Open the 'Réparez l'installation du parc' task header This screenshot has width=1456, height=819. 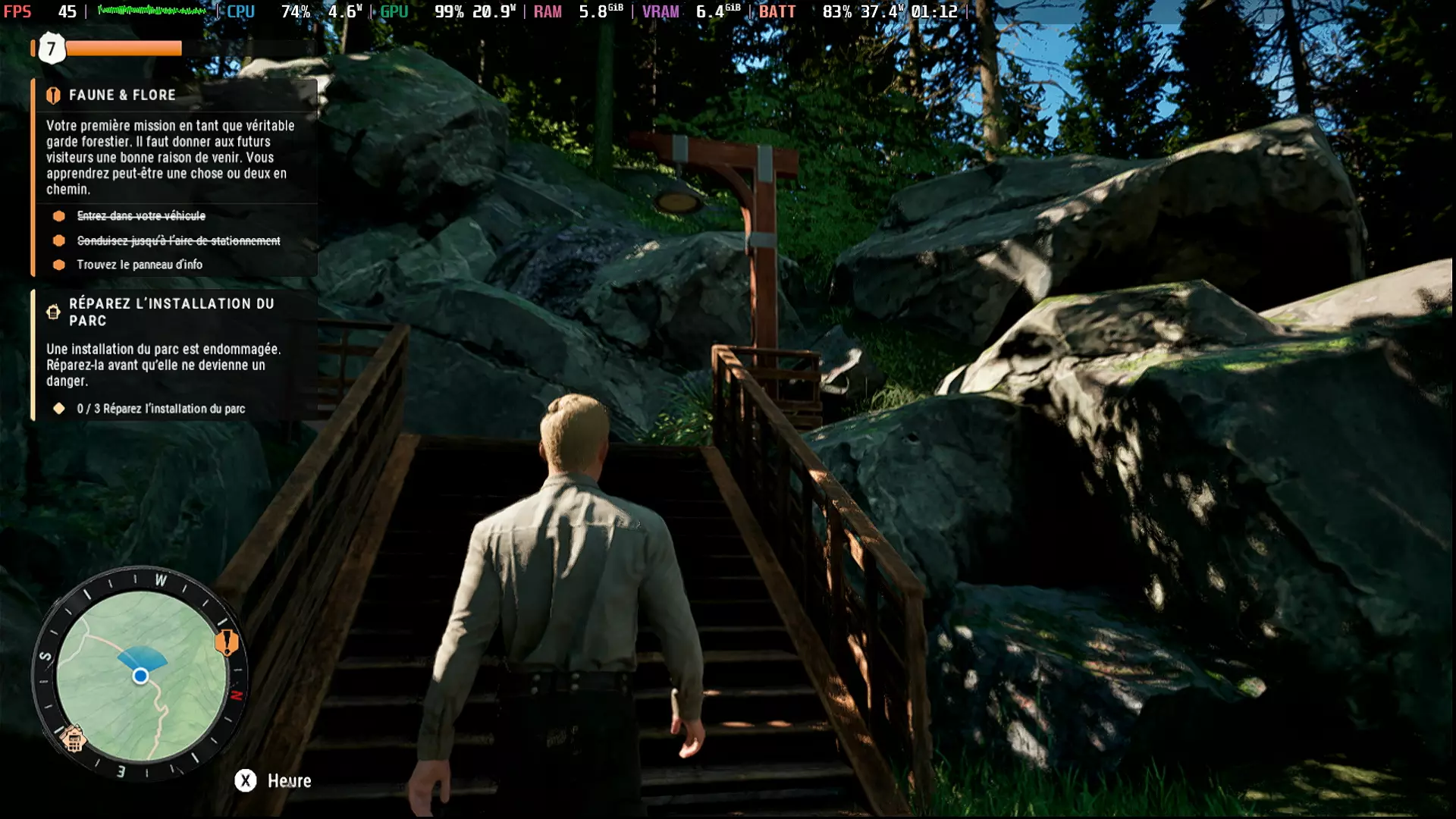pyautogui.click(x=171, y=312)
